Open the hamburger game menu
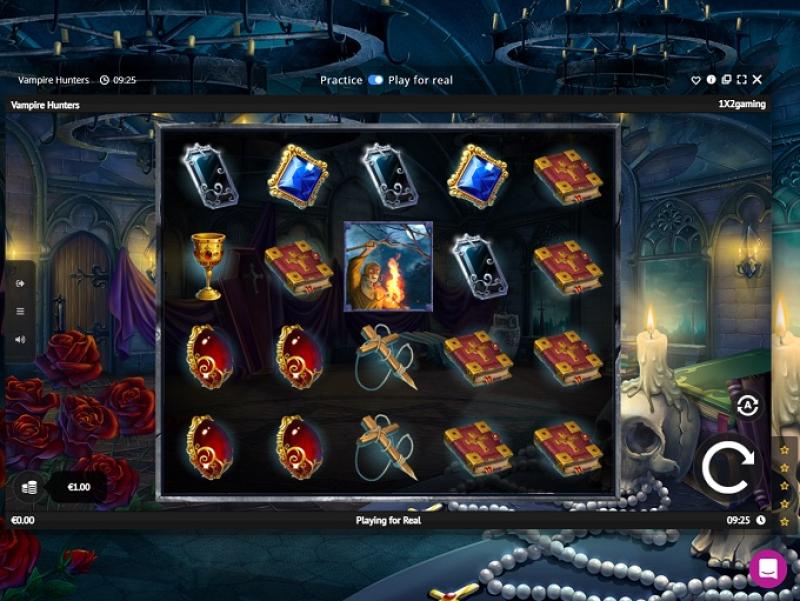 tap(20, 311)
